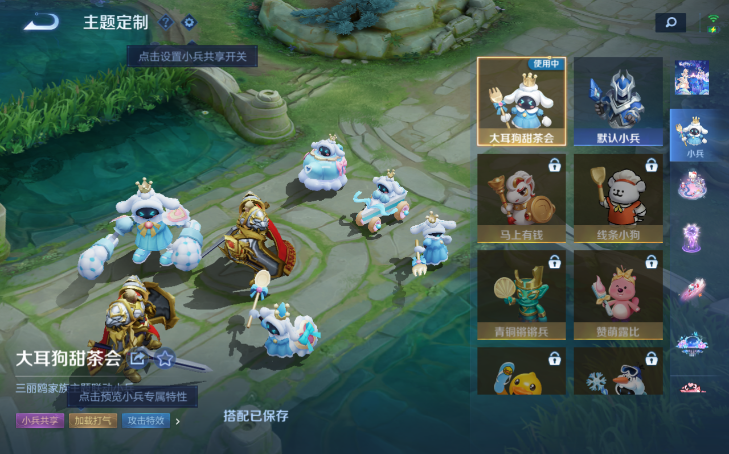
Task: Choose the 默认小兵 default minion
Action: 618,101
